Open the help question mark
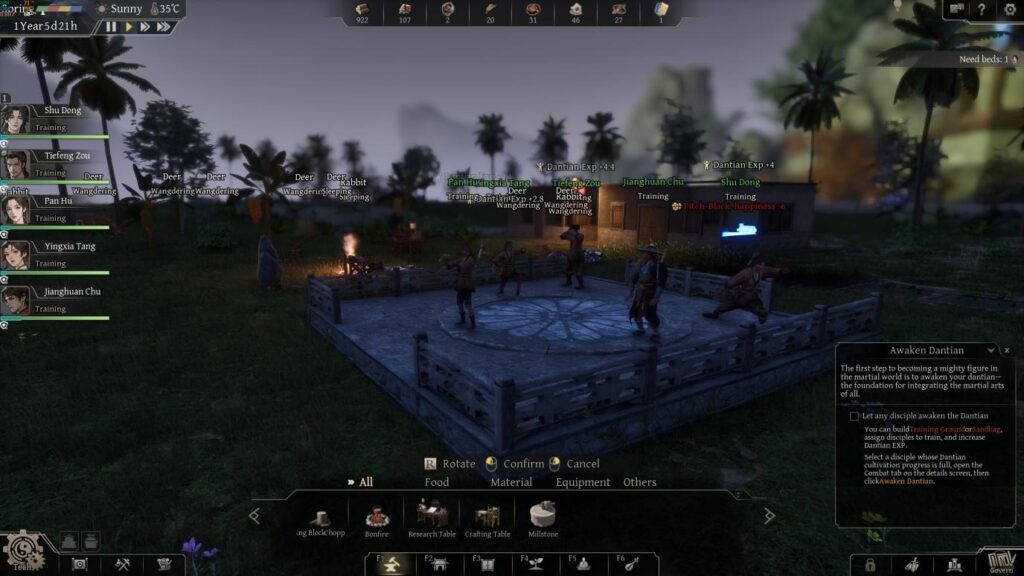This screenshot has width=1024, height=576. coord(982,9)
